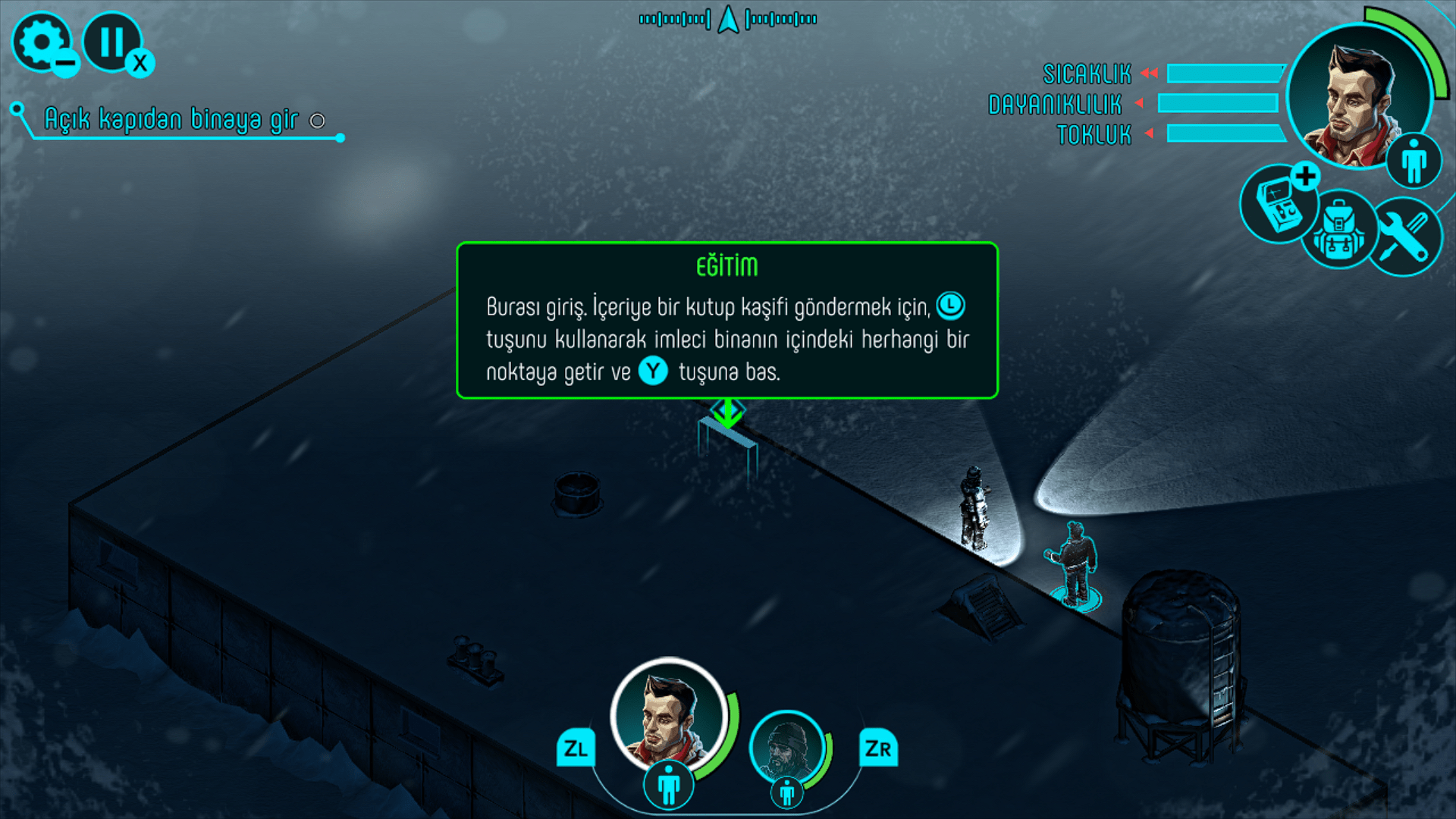The width and height of the screenshot is (1456, 819).
Task: Open the wrench and screwdriver crafting menu
Action: 1404,237
